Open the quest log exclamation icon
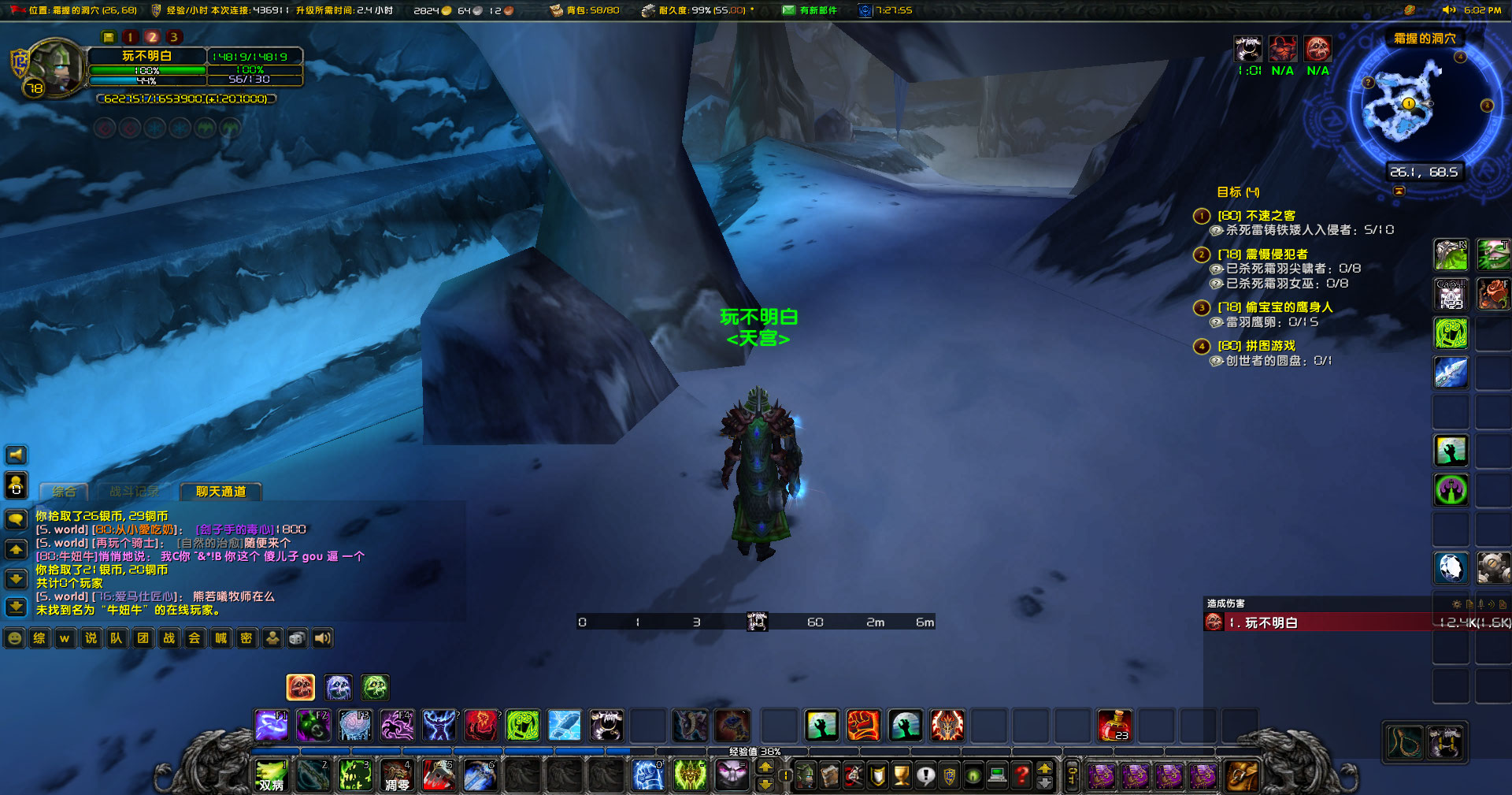The height and width of the screenshot is (795, 1512). [x=925, y=775]
